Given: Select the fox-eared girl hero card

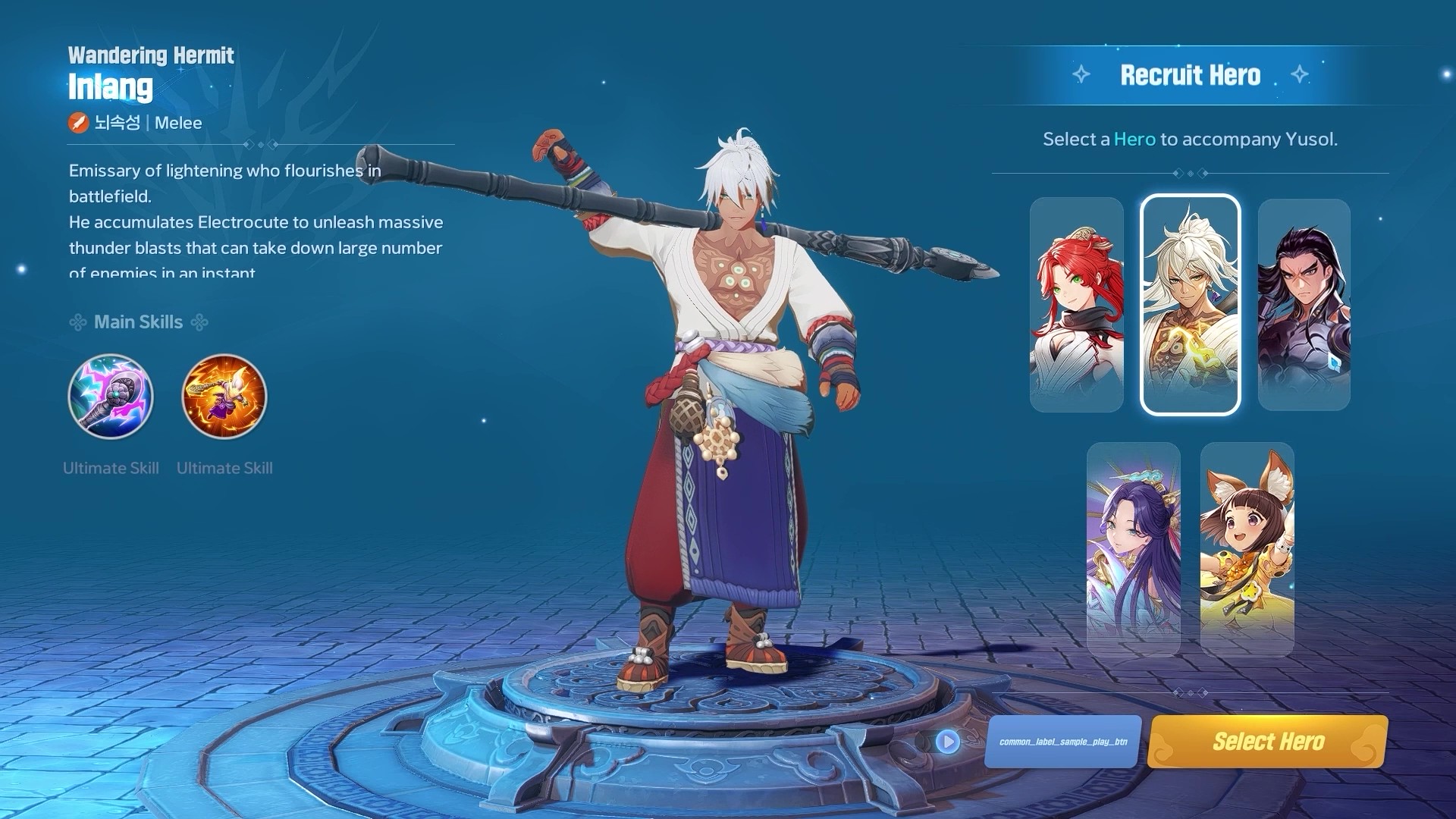Looking at the screenshot, I should point(1247,549).
